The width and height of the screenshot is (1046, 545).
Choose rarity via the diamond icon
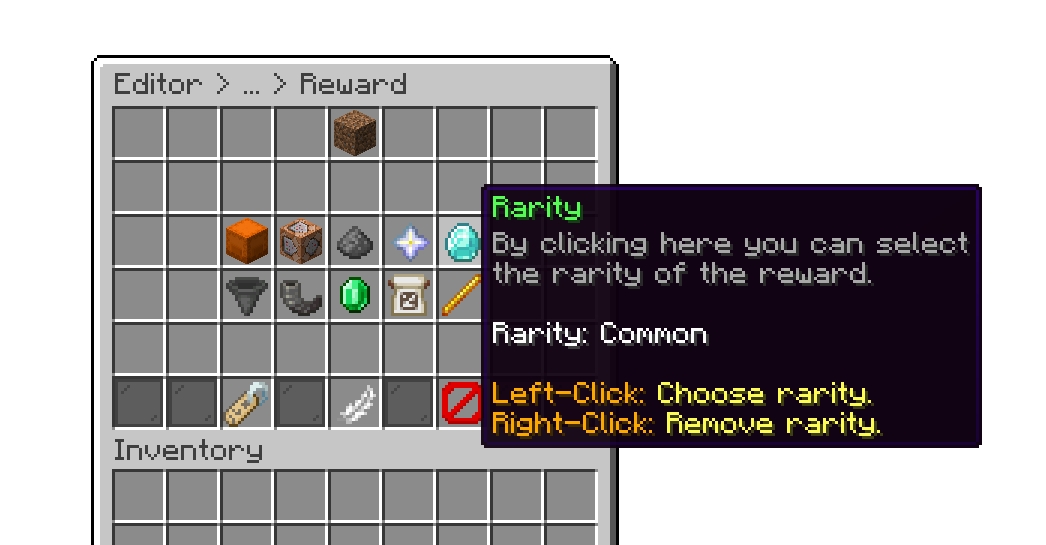pos(461,241)
